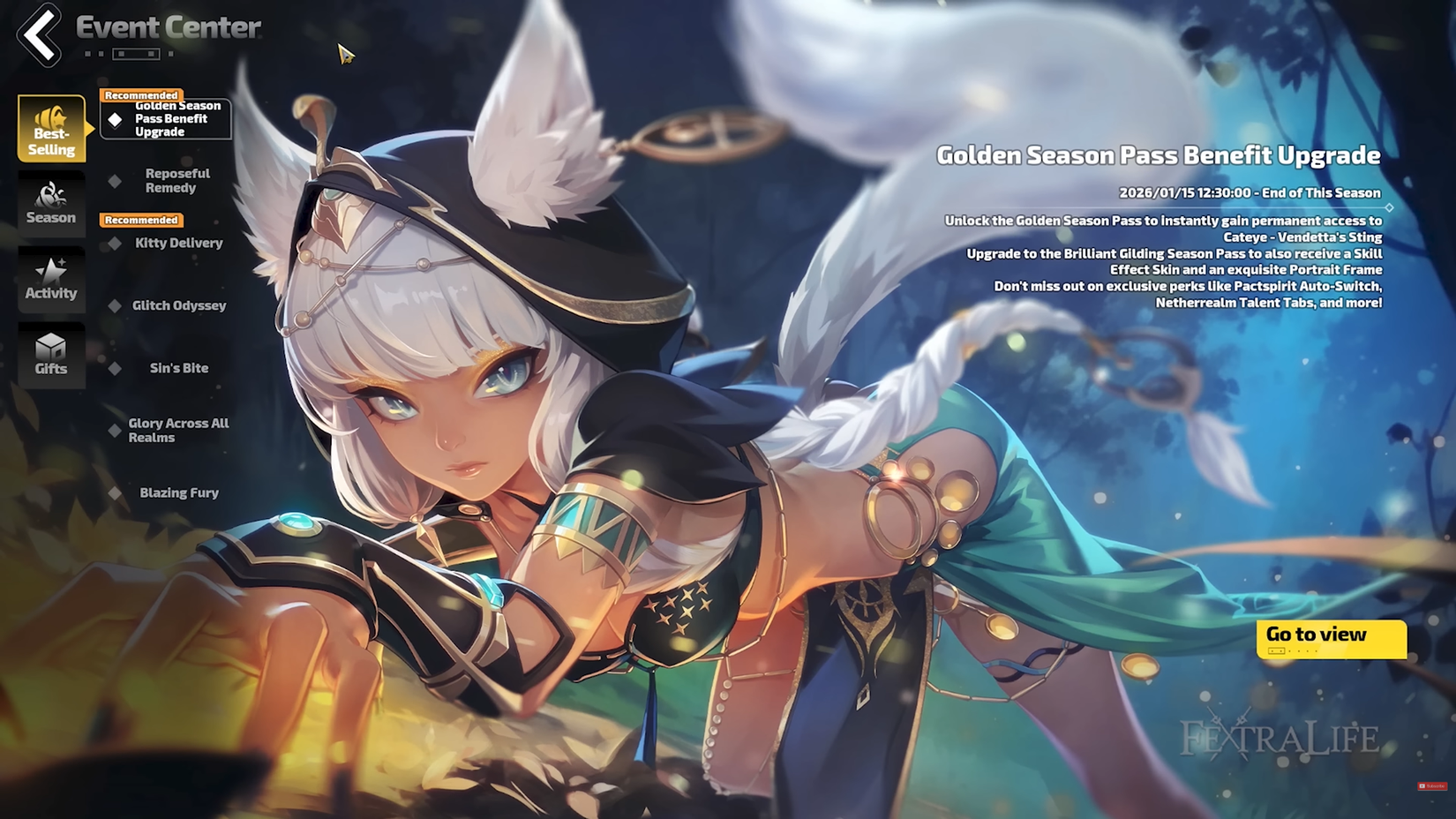Click the diamond marker beside Golden Season Pass
Viewport: 1456px width, 819px height.
tap(116, 118)
